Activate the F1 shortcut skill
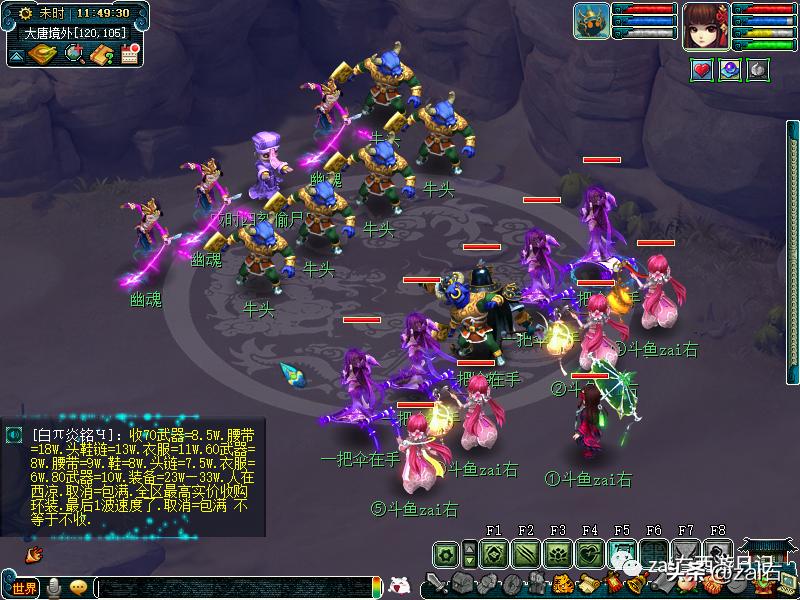Image resolution: width=800 pixels, height=600 pixels. click(x=493, y=553)
